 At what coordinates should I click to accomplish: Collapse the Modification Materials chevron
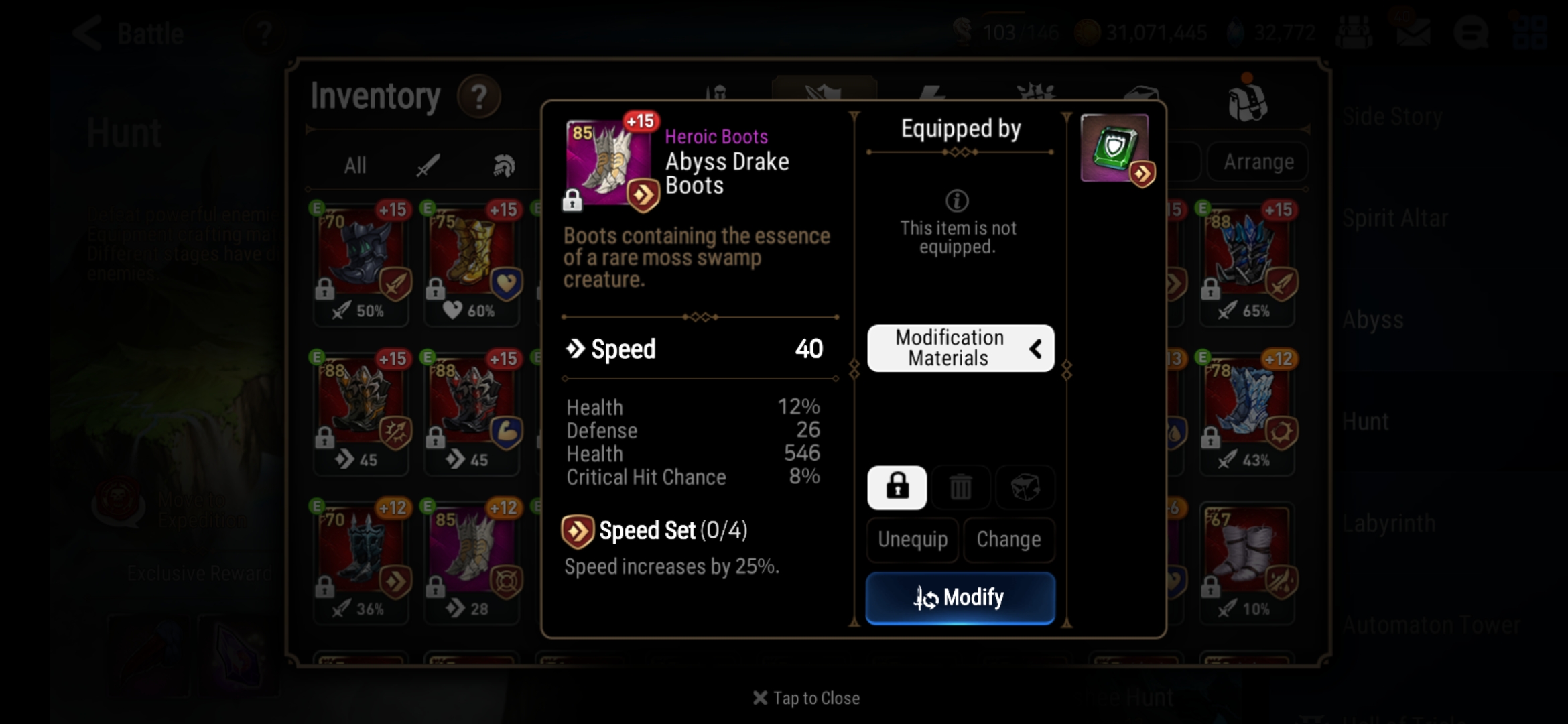1036,349
